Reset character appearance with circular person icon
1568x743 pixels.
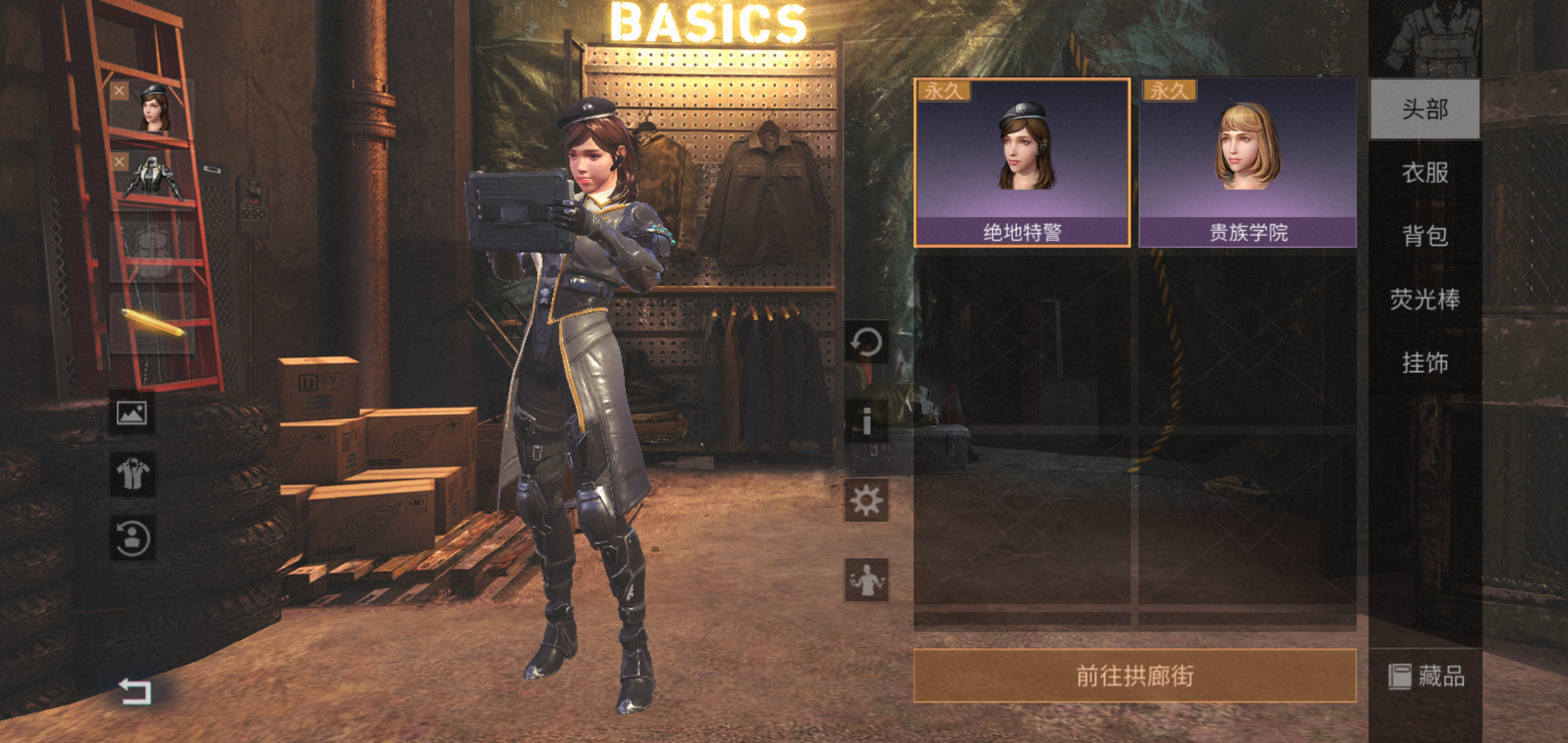132,537
